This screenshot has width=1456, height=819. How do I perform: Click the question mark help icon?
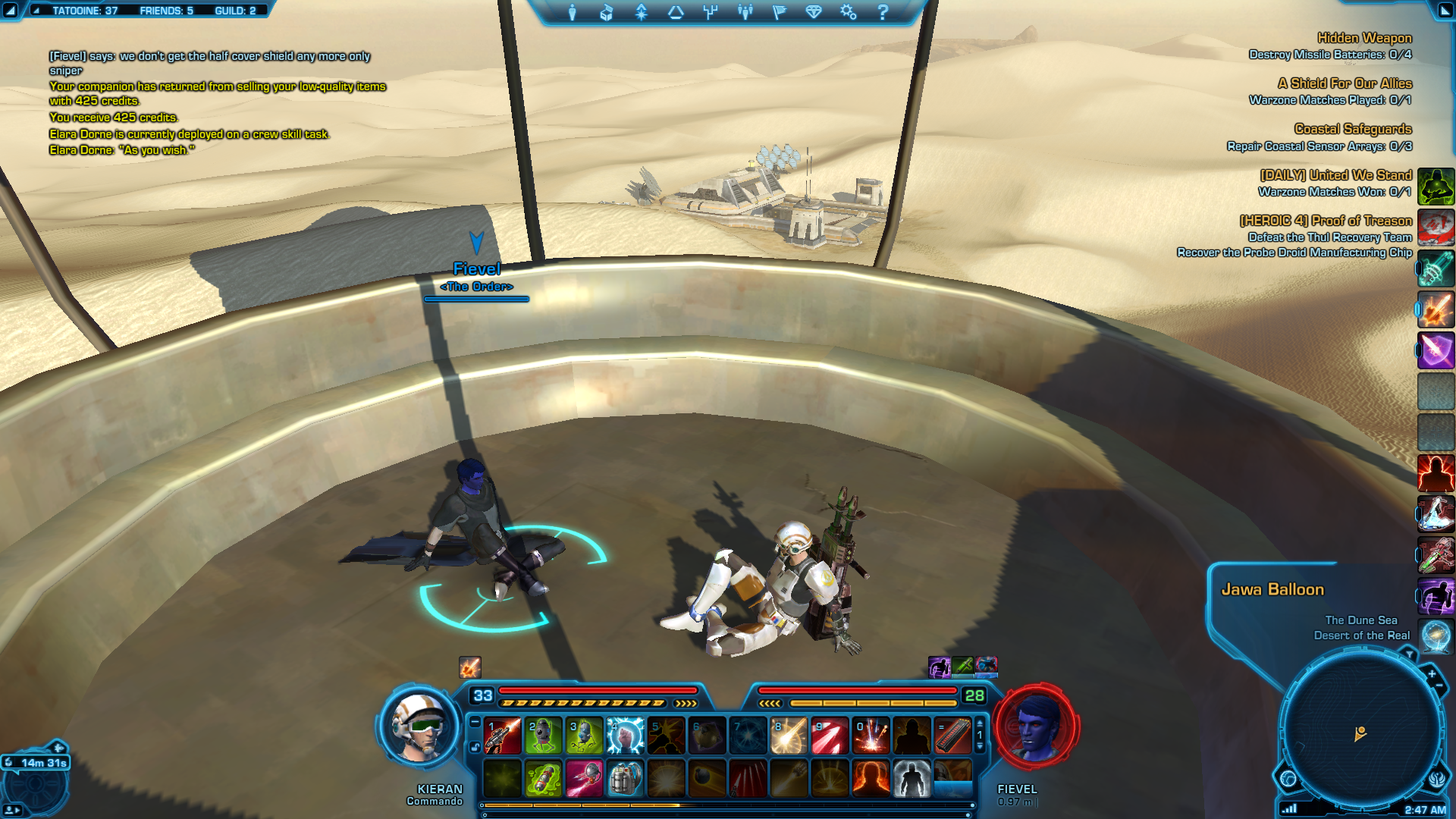pos(883,12)
